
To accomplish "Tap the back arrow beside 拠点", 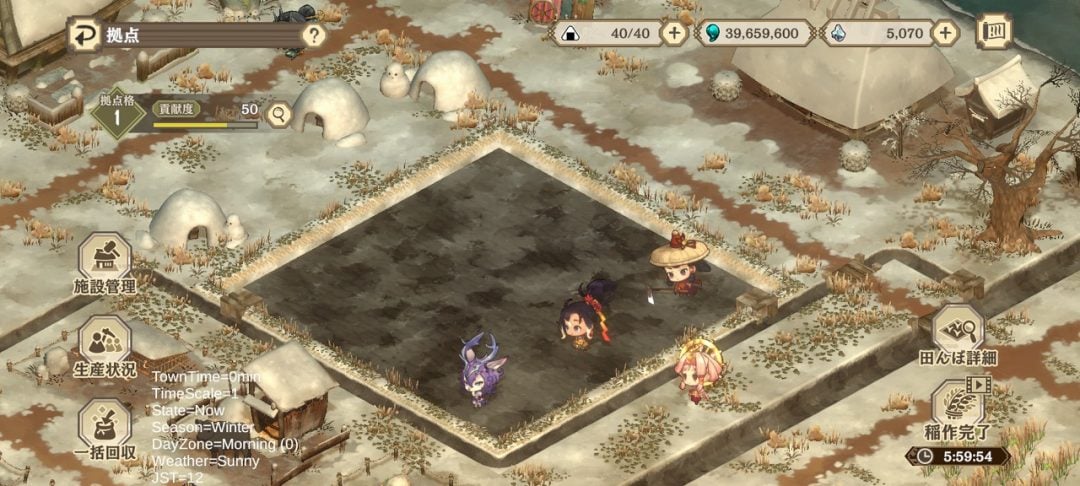I will coord(84,37).
